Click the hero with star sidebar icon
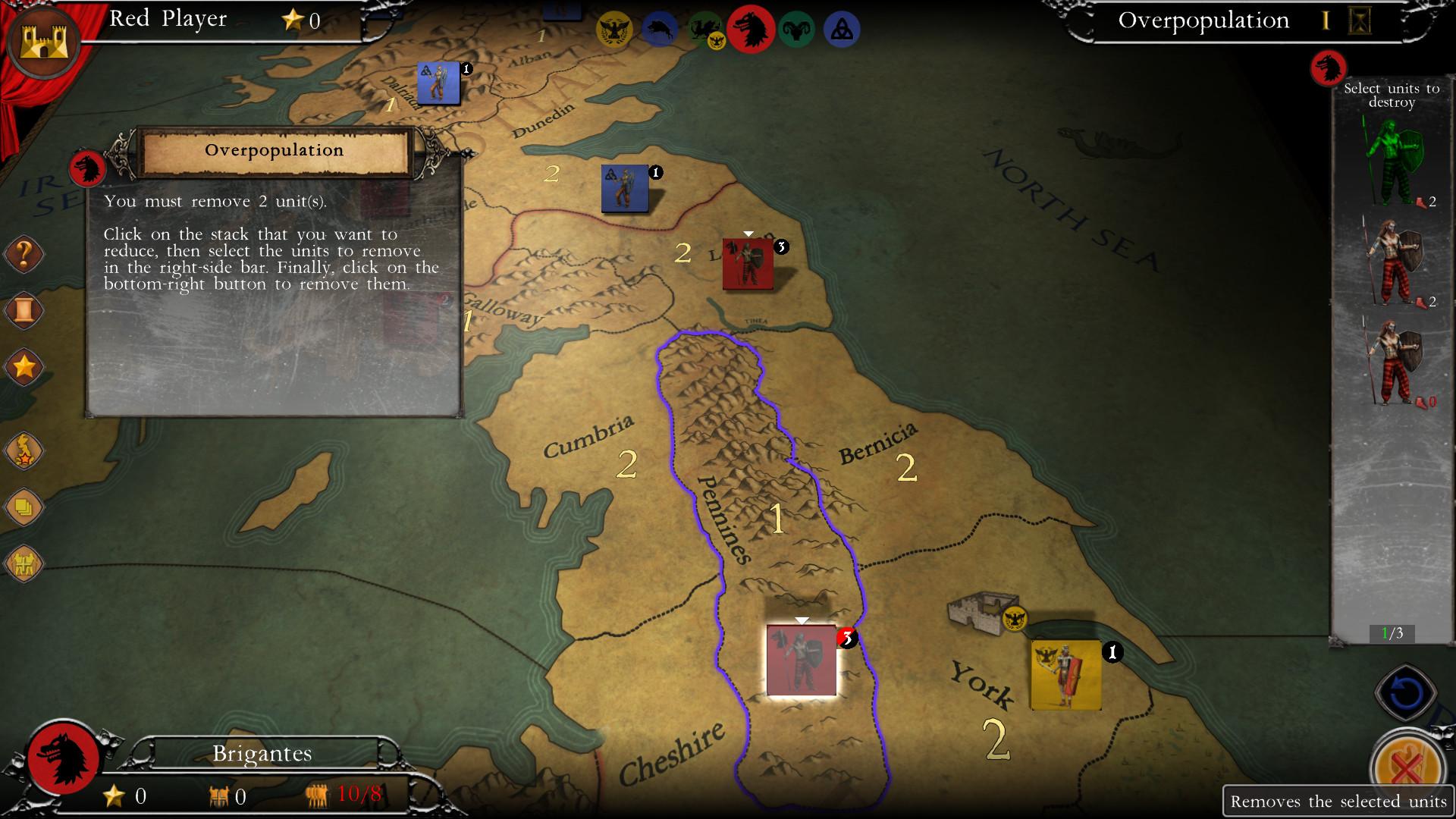This screenshot has width=1456, height=819. 24,450
